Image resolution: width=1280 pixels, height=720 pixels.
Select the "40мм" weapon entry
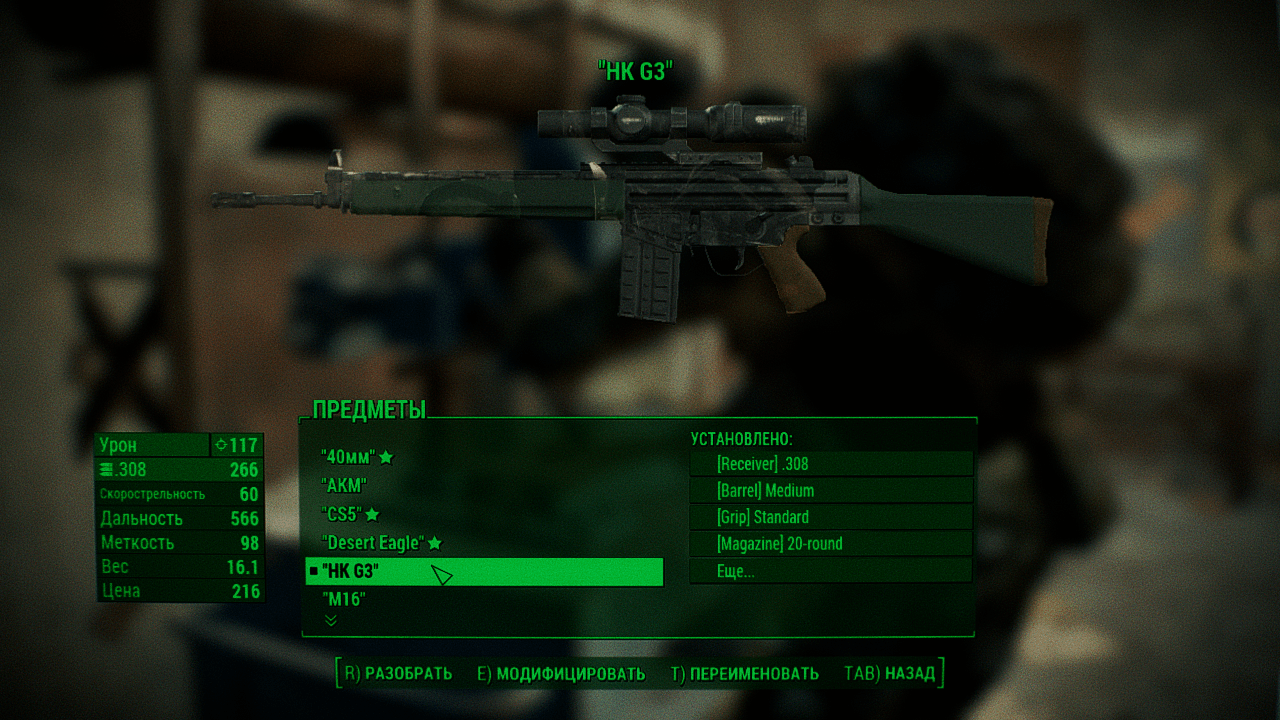point(348,457)
